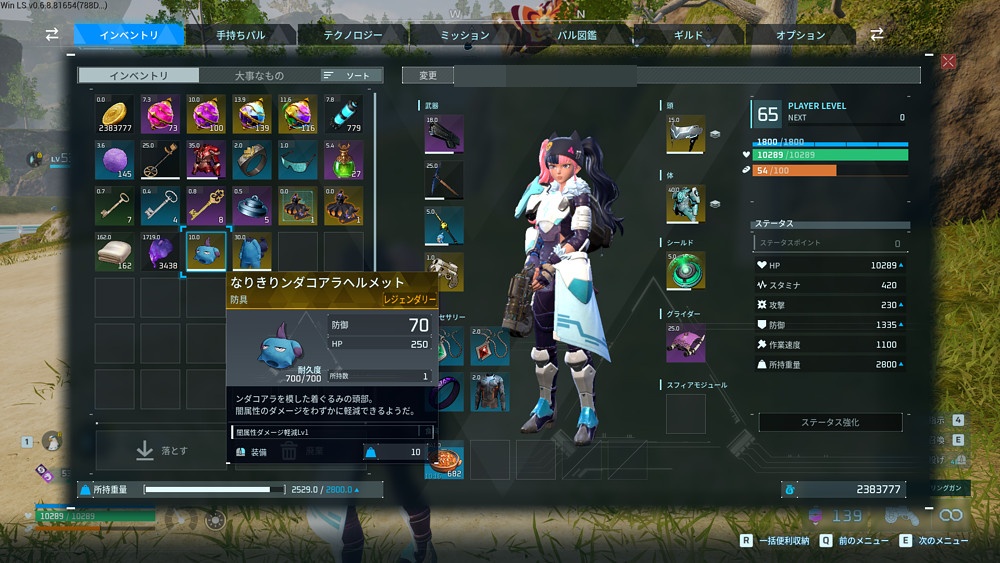
Task: Switch to the ギルド tab
Action: pyautogui.click(x=689, y=35)
